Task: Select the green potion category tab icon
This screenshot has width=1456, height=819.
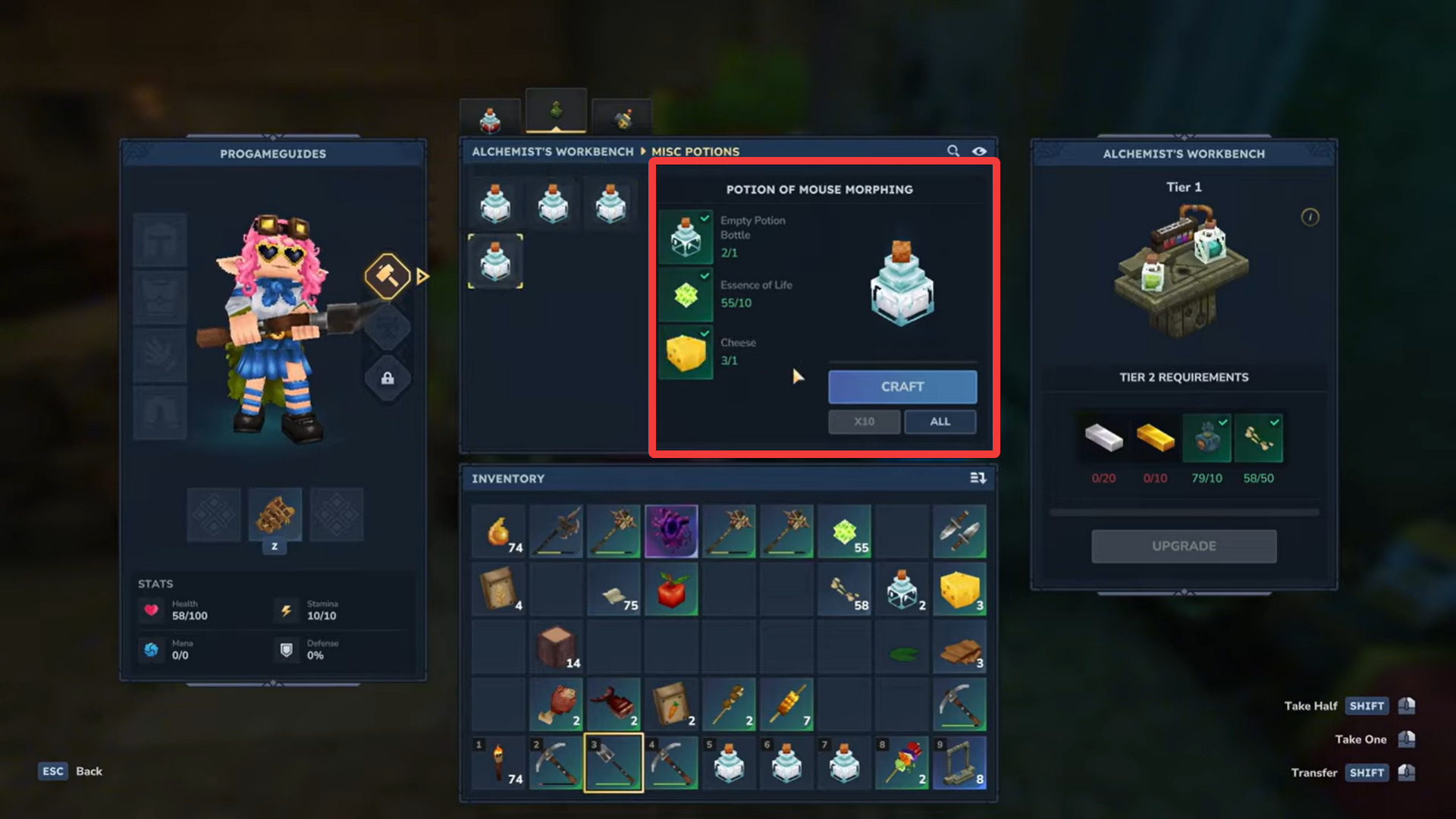Action: pos(556,108)
